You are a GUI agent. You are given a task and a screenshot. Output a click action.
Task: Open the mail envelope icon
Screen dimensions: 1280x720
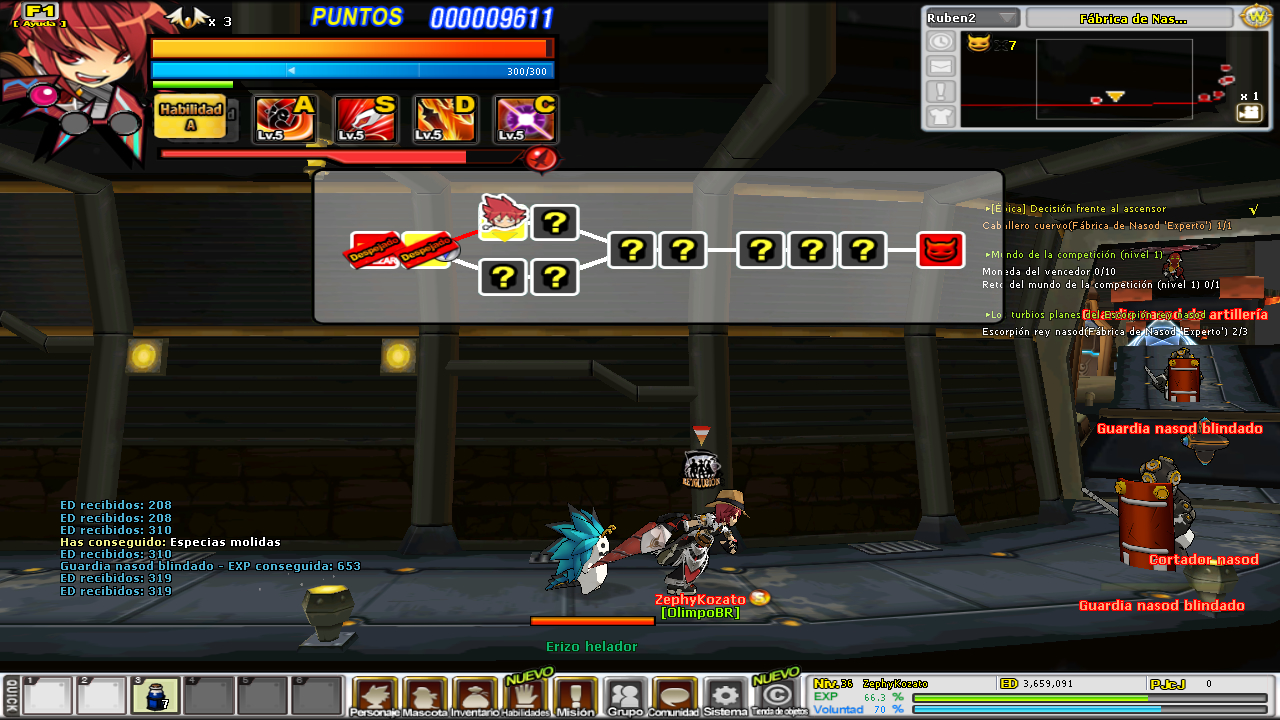(x=941, y=66)
